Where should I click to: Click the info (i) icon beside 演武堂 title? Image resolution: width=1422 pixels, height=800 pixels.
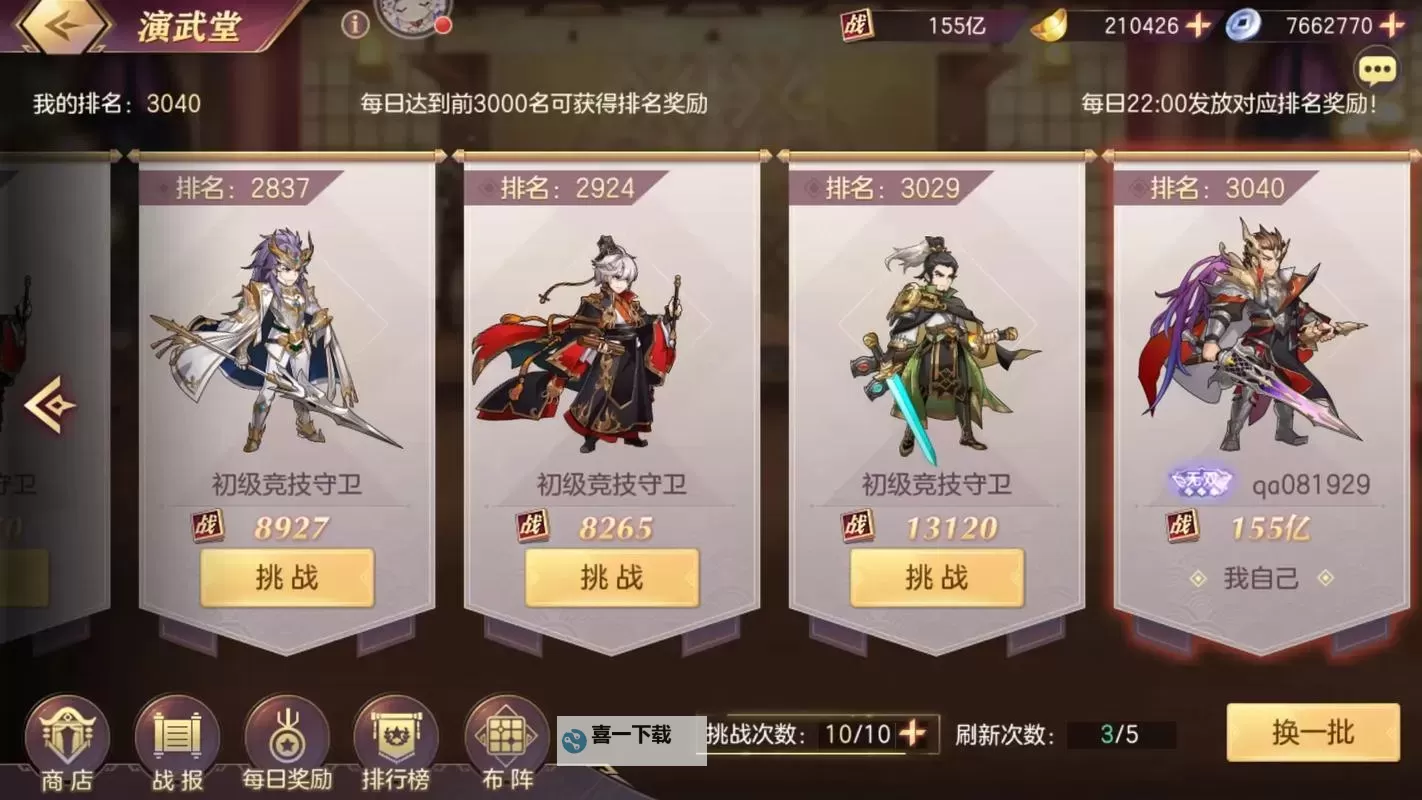click(x=354, y=25)
